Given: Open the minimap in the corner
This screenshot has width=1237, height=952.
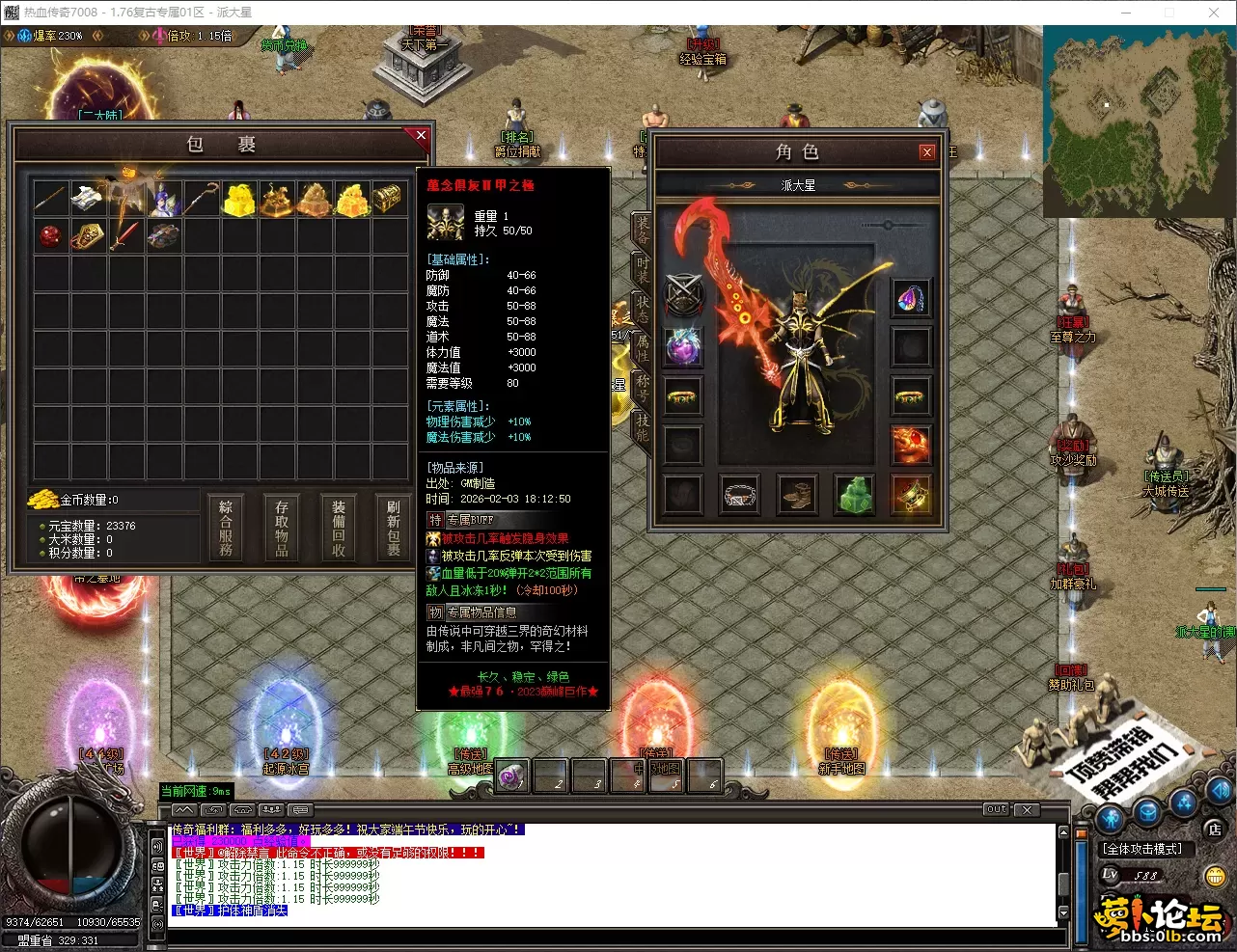Looking at the screenshot, I should (x=1139, y=122).
